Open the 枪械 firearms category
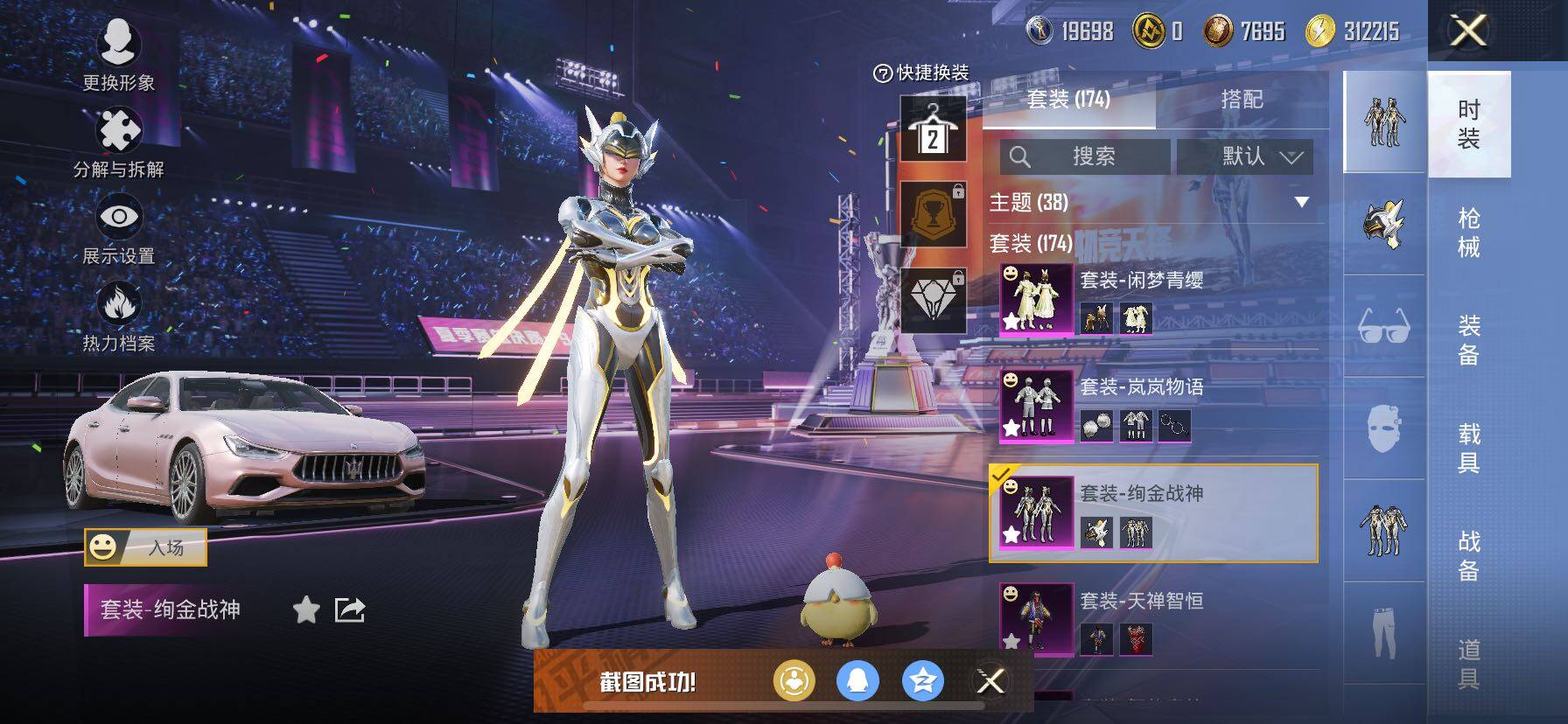 click(x=1468, y=233)
